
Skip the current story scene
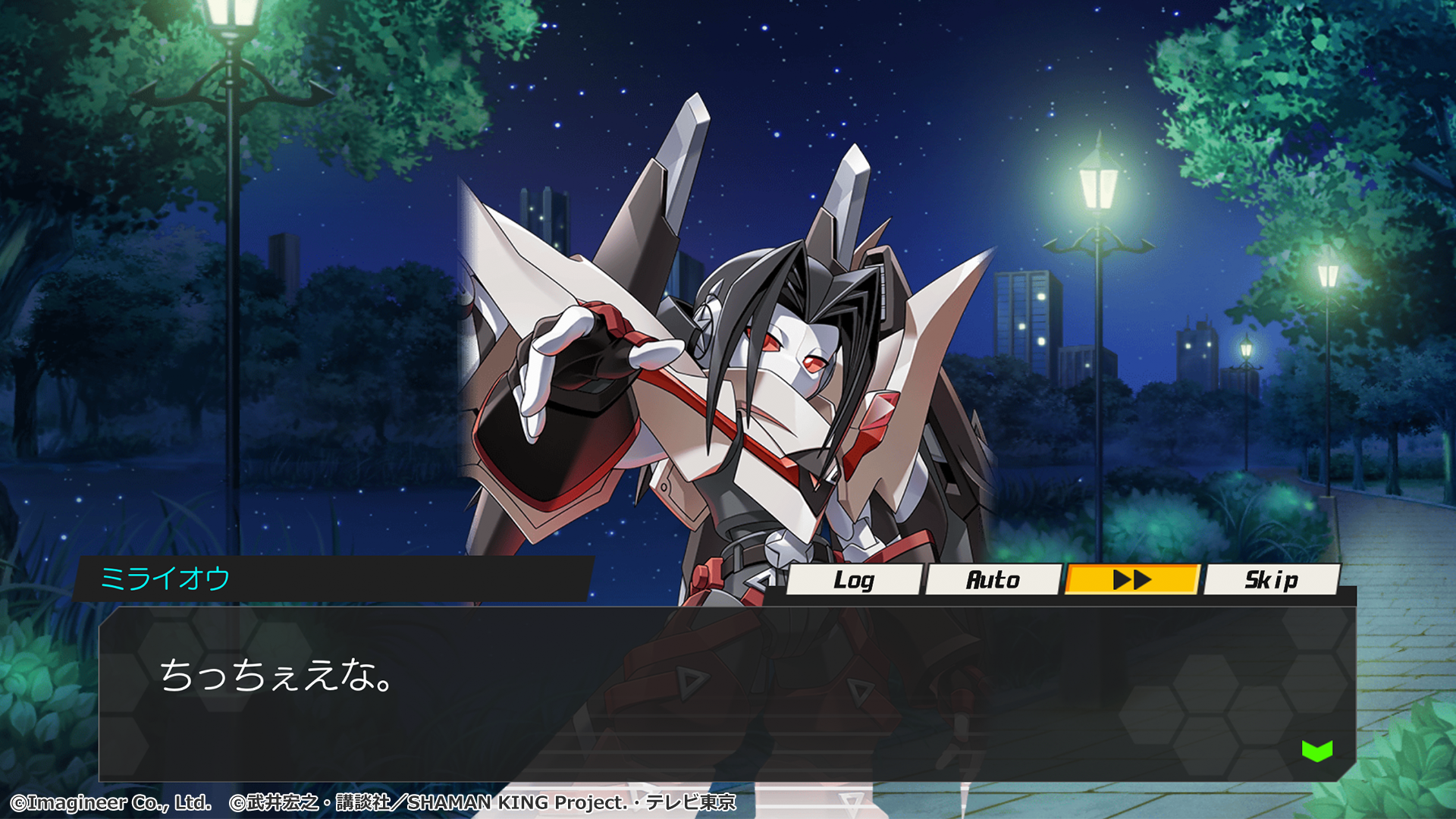click(x=1271, y=580)
